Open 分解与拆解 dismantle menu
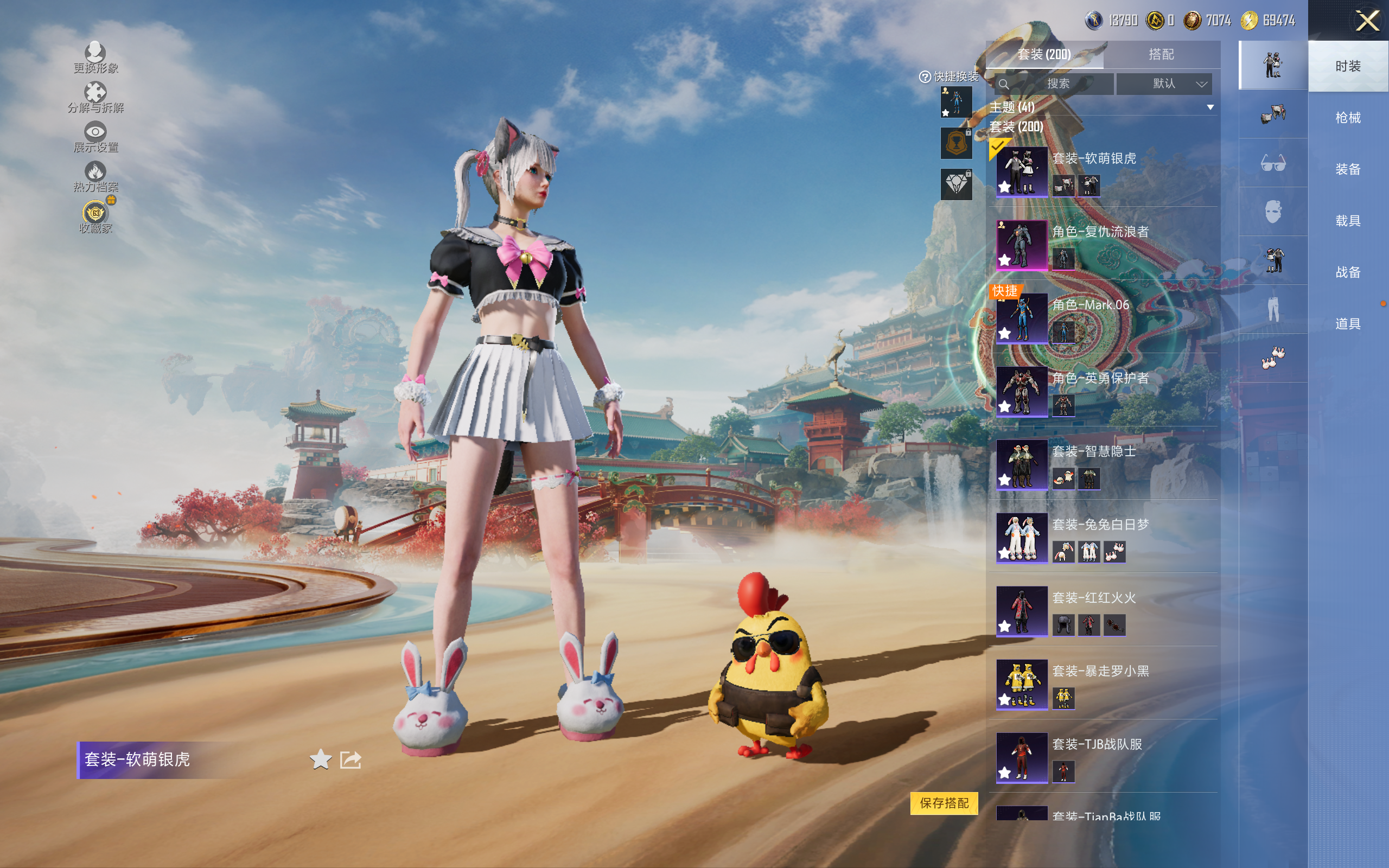Viewport: 1389px width, 868px height. pyautogui.click(x=95, y=97)
